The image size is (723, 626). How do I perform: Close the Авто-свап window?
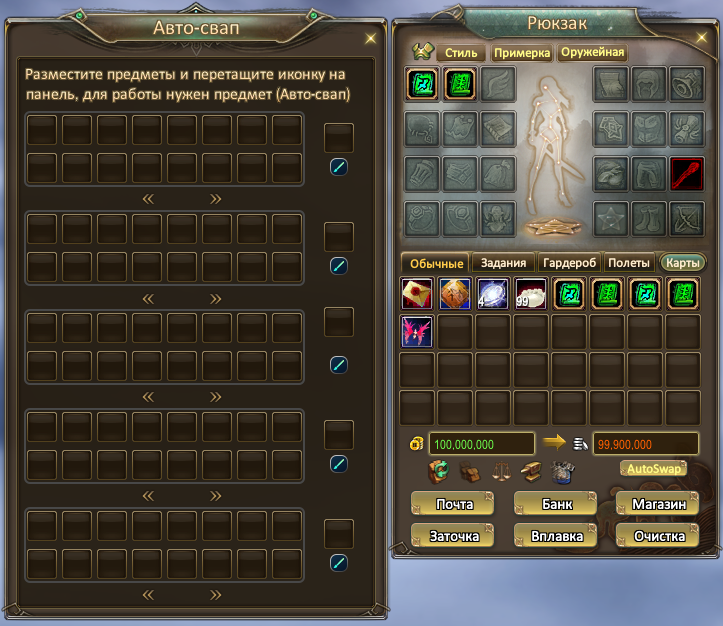click(x=371, y=38)
